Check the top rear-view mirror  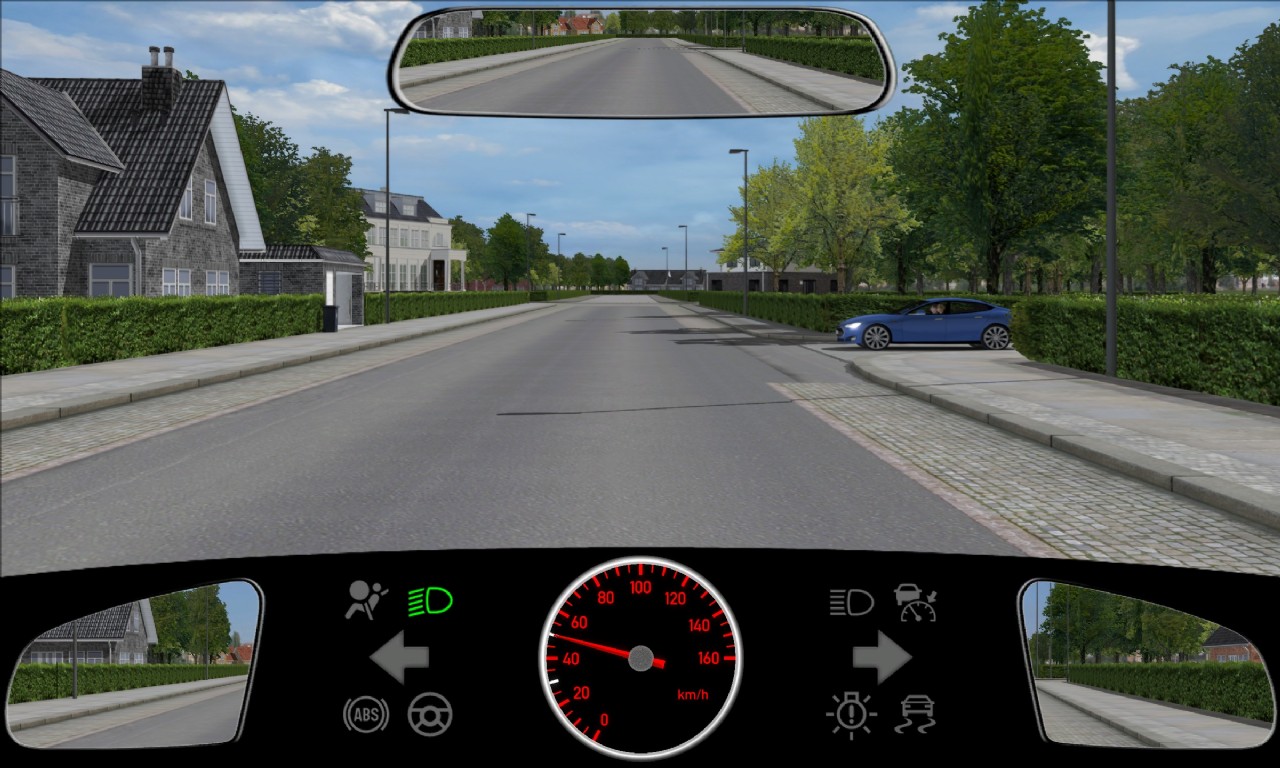pyautogui.click(x=641, y=61)
